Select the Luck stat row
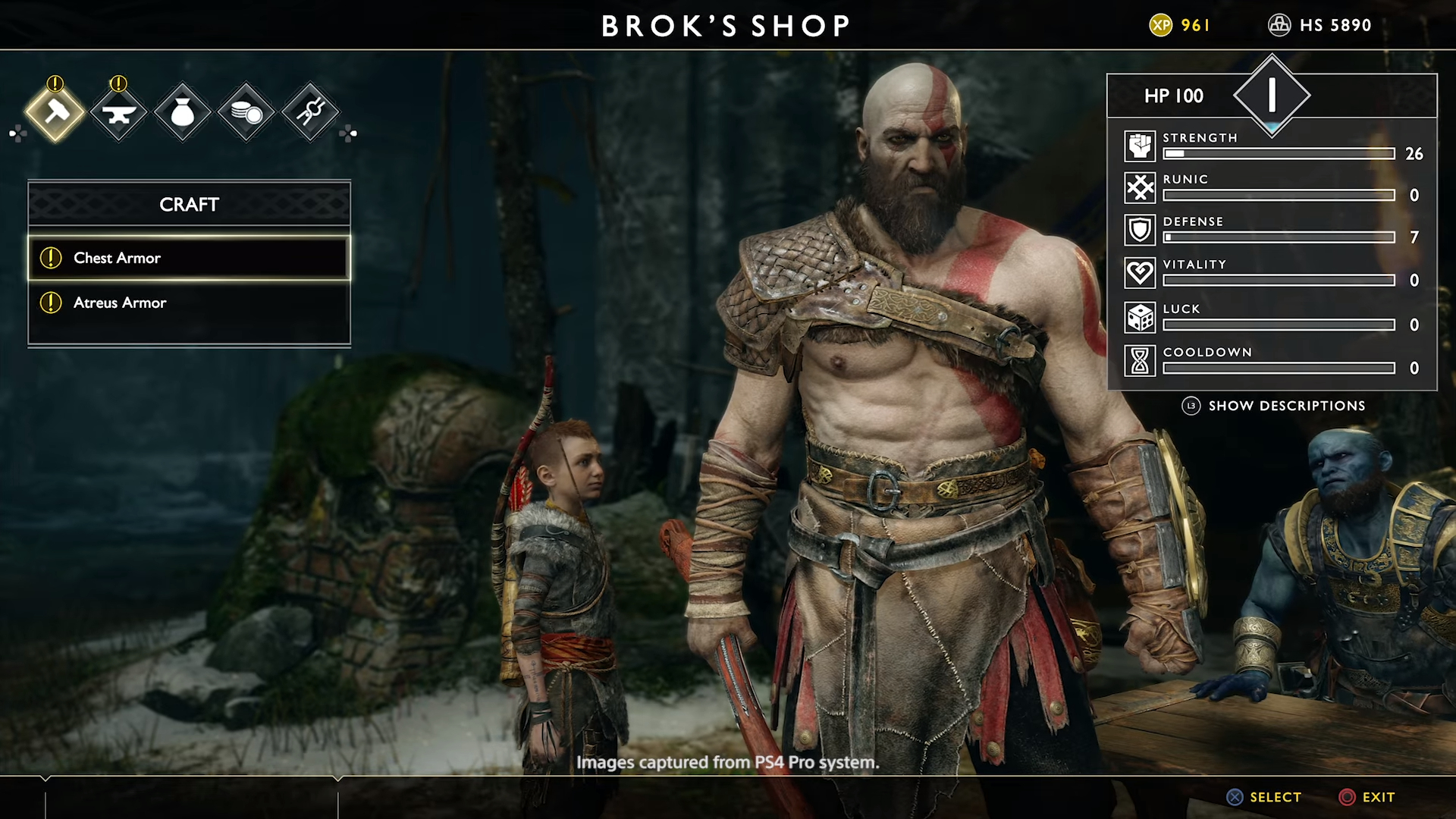The image size is (1456, 819). point(1274,318)
